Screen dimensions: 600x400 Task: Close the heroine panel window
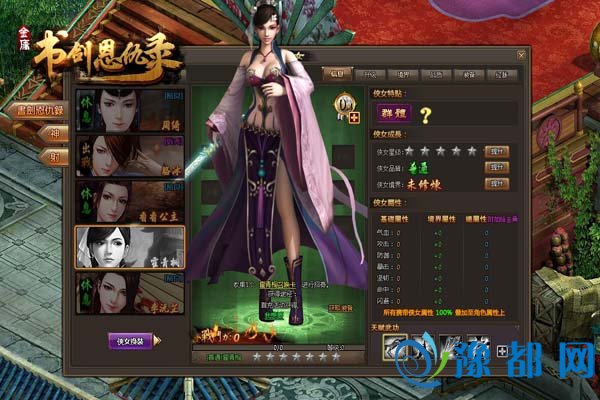[x=521, y=55]
